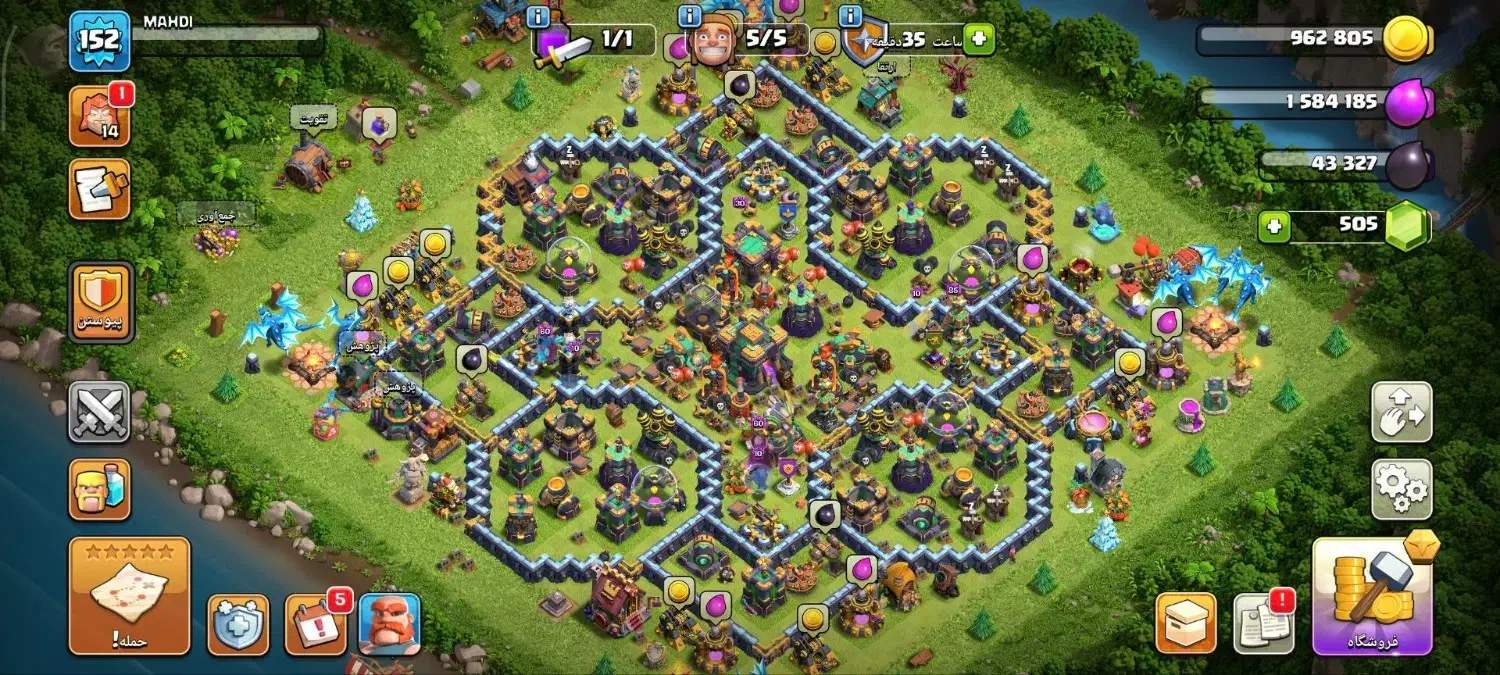Image resolution: width=1500 pixels, height=675 pixels.
Task: Open the scroll and pencil button
Action: pos(99,189)
